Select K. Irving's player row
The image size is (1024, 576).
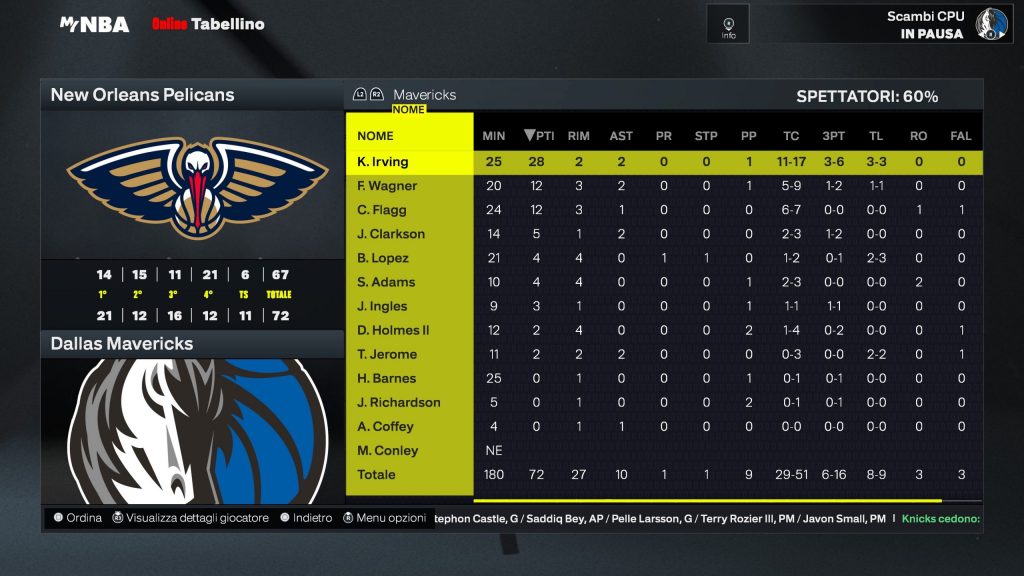pyautogui.click(x=383, y=162)
